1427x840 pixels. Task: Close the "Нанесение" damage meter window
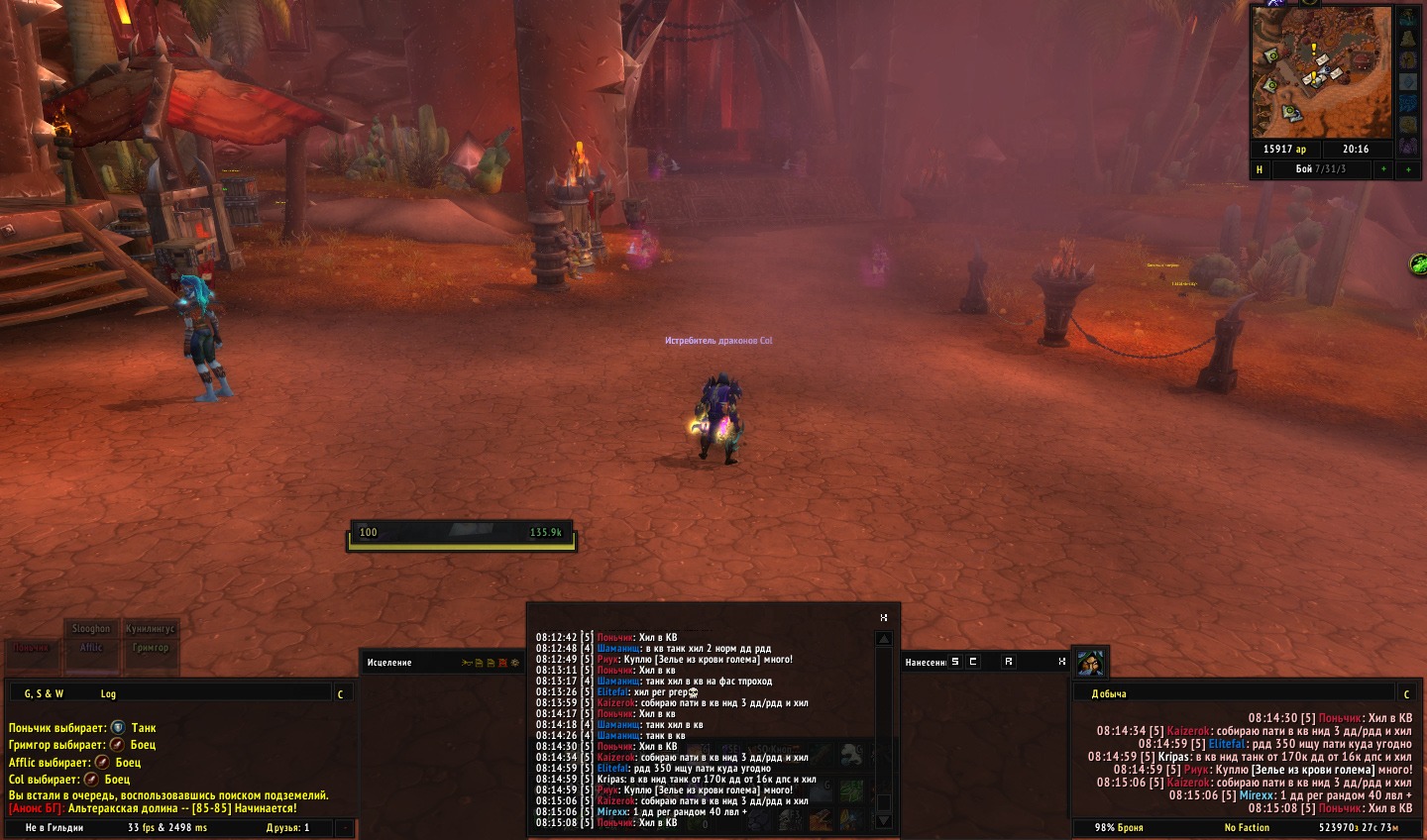click(x=1061, y=662)
